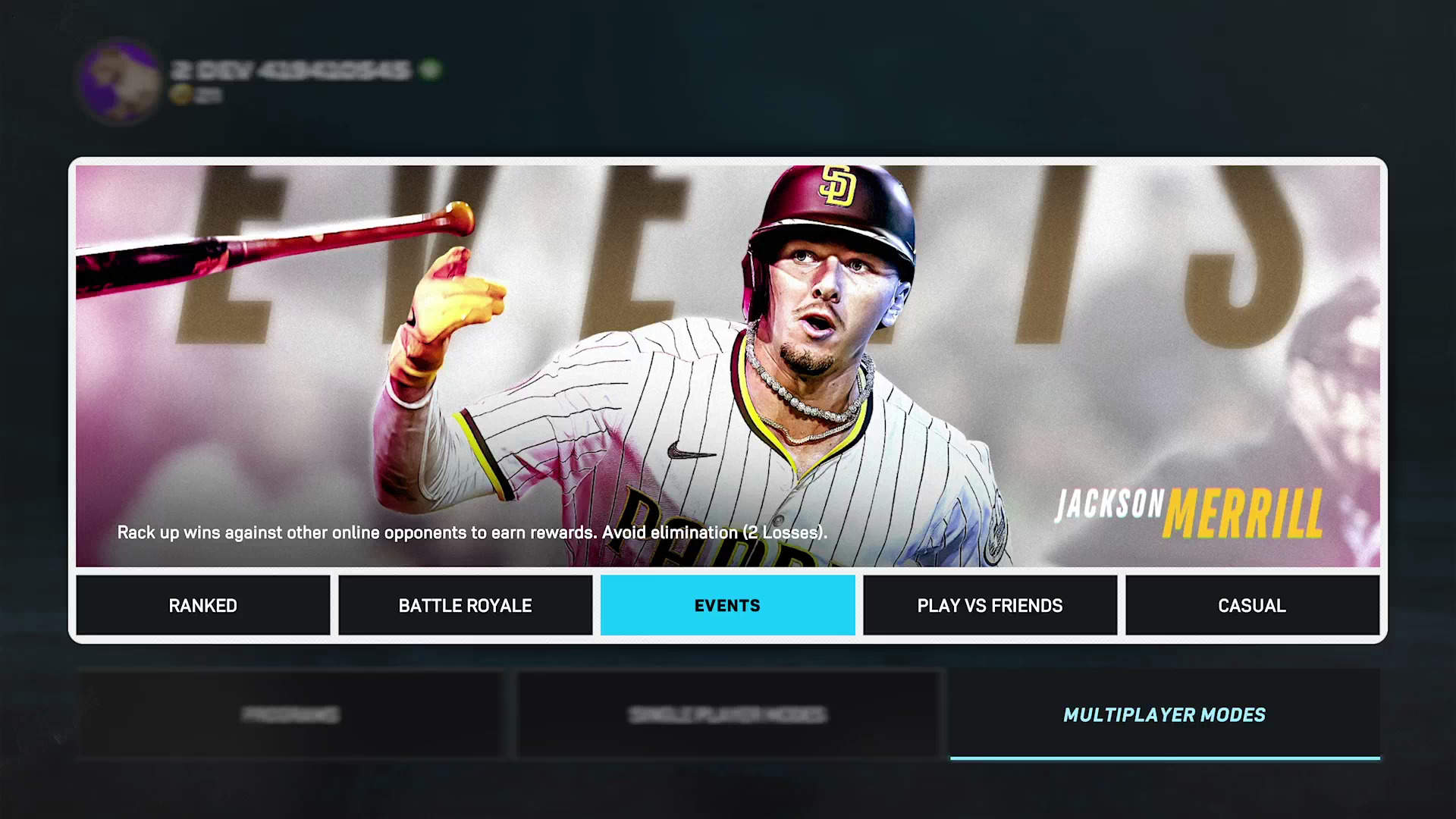Open the Programs tab
This screenshot has width=1456, height=819.
[290, 714]
